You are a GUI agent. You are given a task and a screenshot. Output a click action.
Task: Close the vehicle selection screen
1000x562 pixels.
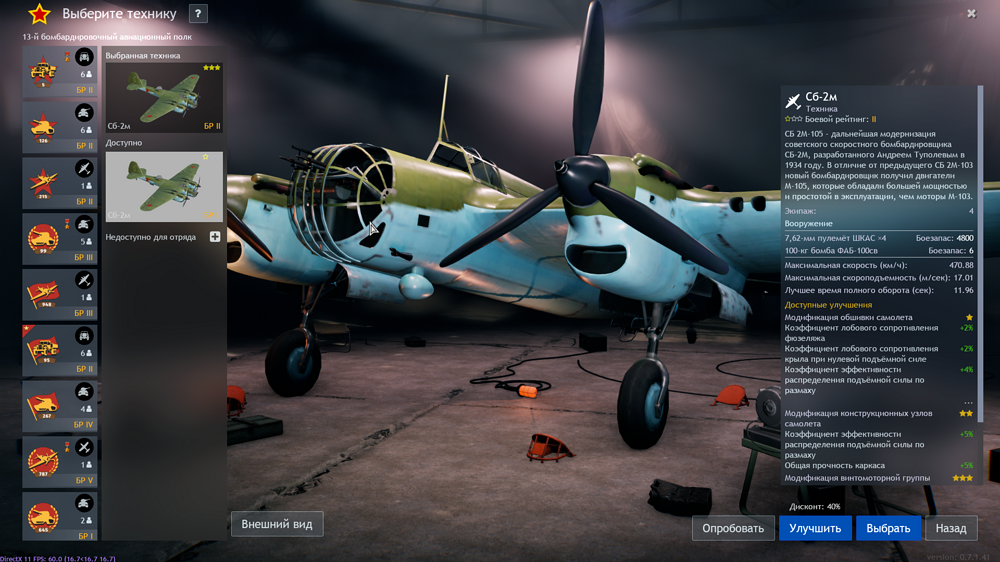pyautogui.click(x=971, y=14)
